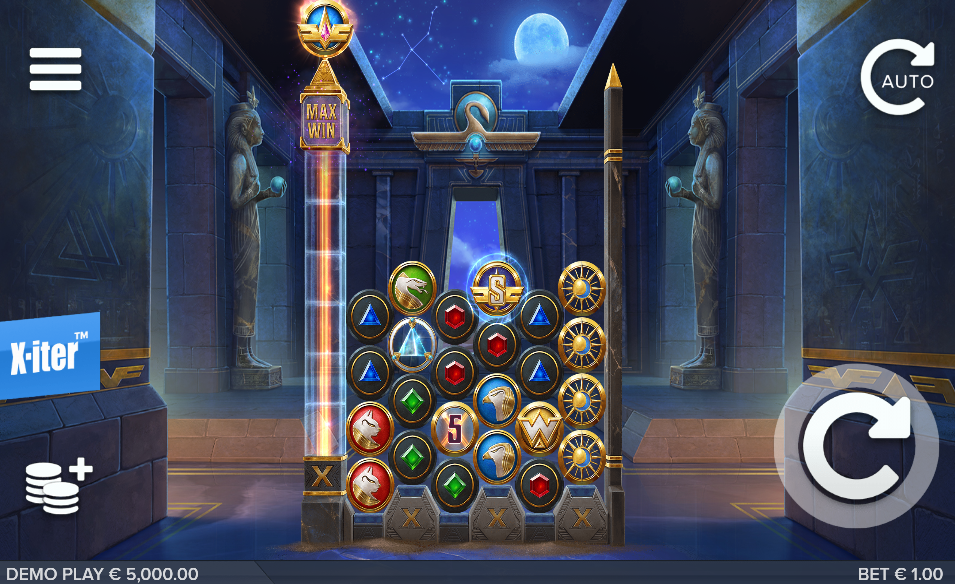Open bet settings via coin stack icon
Viewport: 955px width, 584px height.
click(x=58, y=487)
